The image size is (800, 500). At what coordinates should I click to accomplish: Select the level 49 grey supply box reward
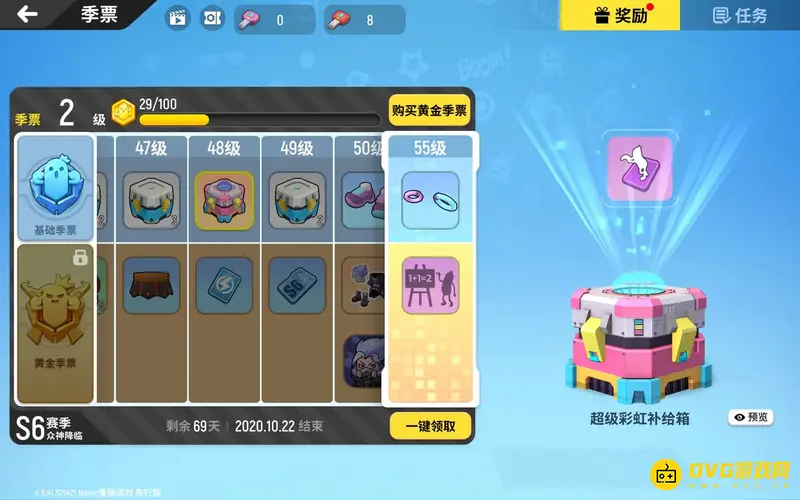[297, 200]
